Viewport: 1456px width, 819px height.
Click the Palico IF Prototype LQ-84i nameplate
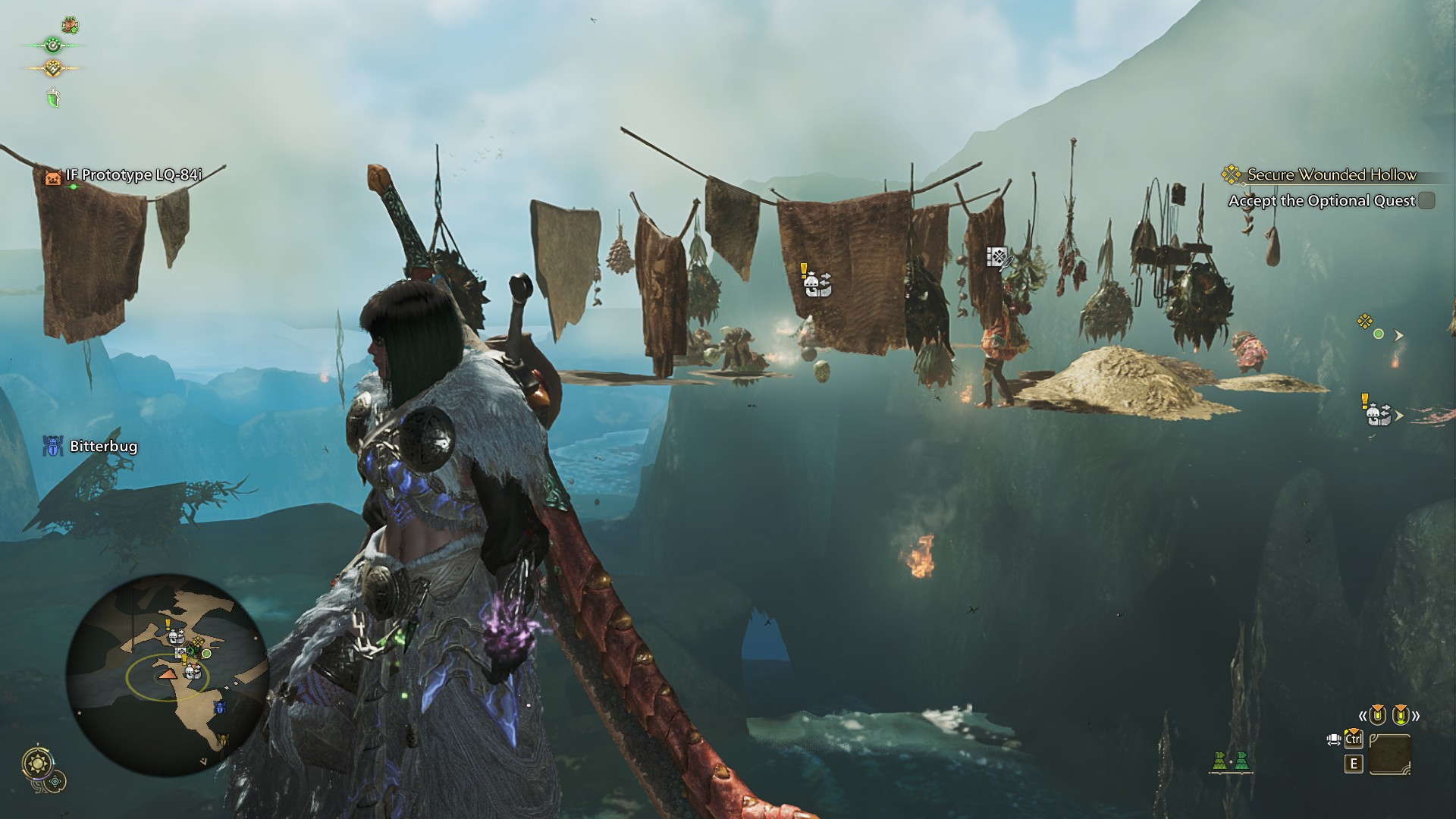tap(133, 175)
